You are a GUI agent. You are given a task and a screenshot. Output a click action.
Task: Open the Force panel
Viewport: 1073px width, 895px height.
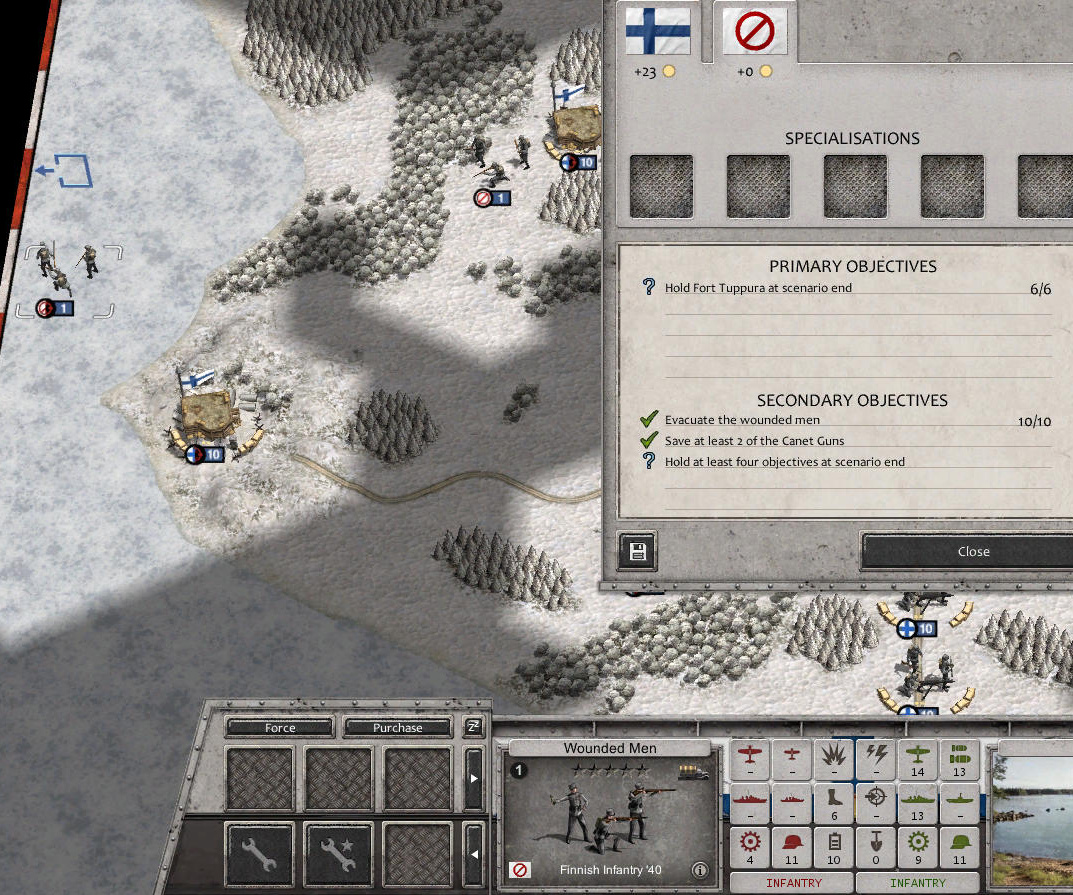tap(280, 728)
